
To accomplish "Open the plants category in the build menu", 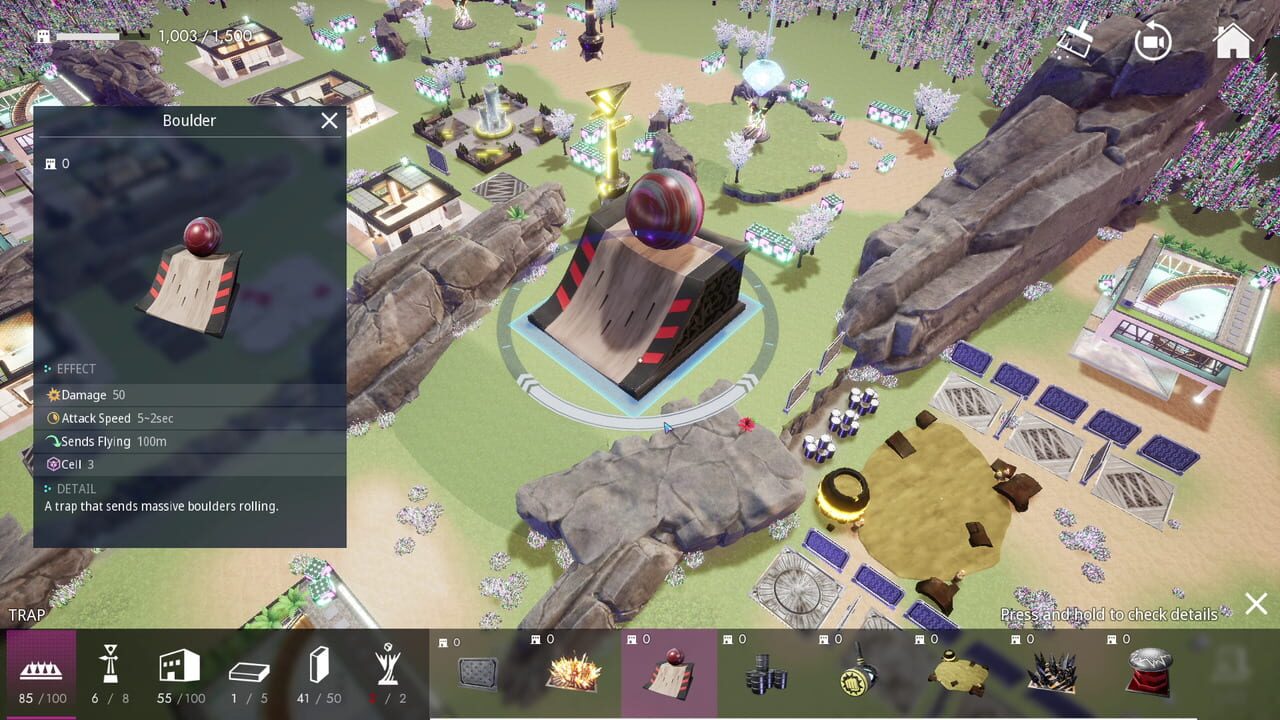I will point(388,665).
